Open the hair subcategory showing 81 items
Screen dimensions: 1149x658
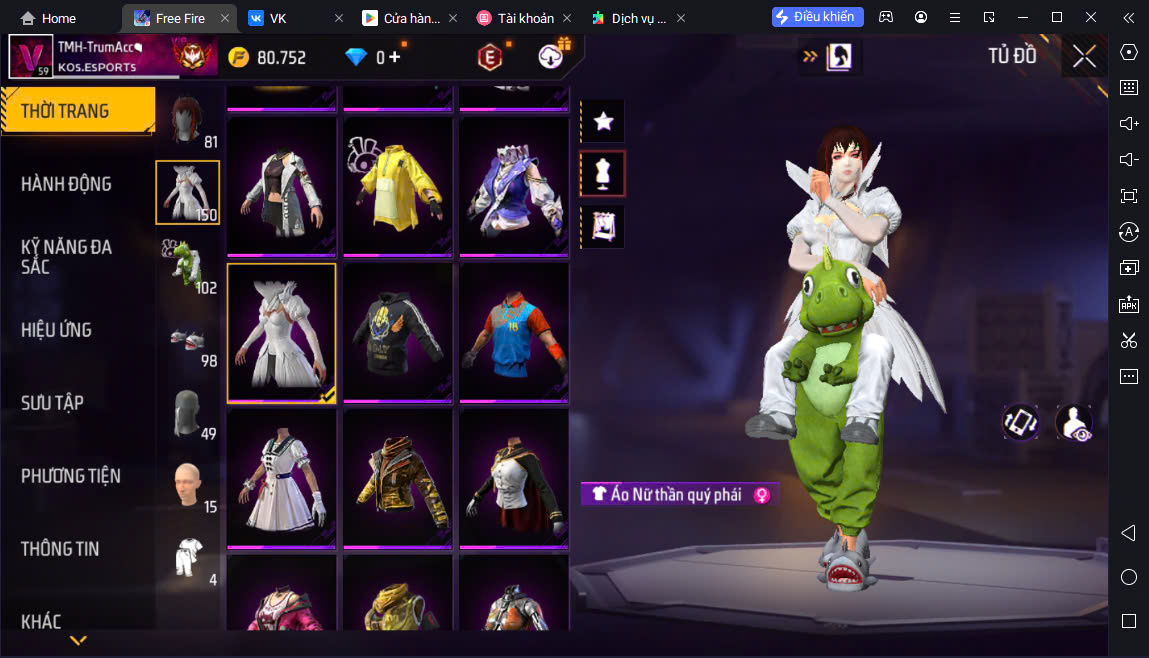click(187, 120)
